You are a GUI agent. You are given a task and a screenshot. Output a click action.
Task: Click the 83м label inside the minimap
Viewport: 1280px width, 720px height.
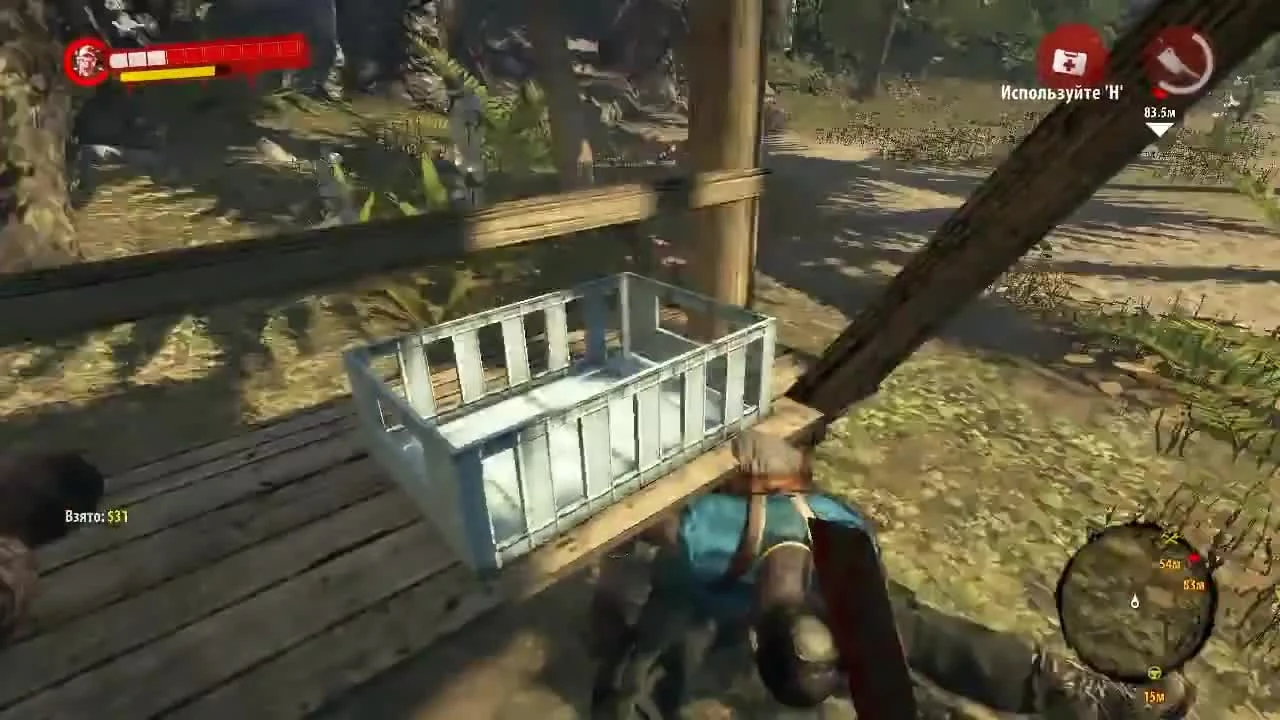(1193, 585)
